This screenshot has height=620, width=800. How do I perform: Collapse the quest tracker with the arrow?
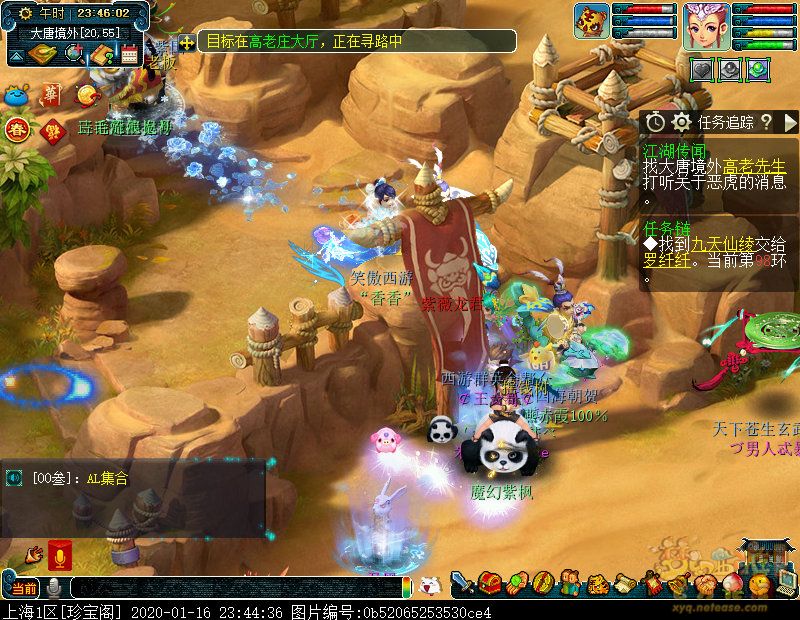point(789,122)
